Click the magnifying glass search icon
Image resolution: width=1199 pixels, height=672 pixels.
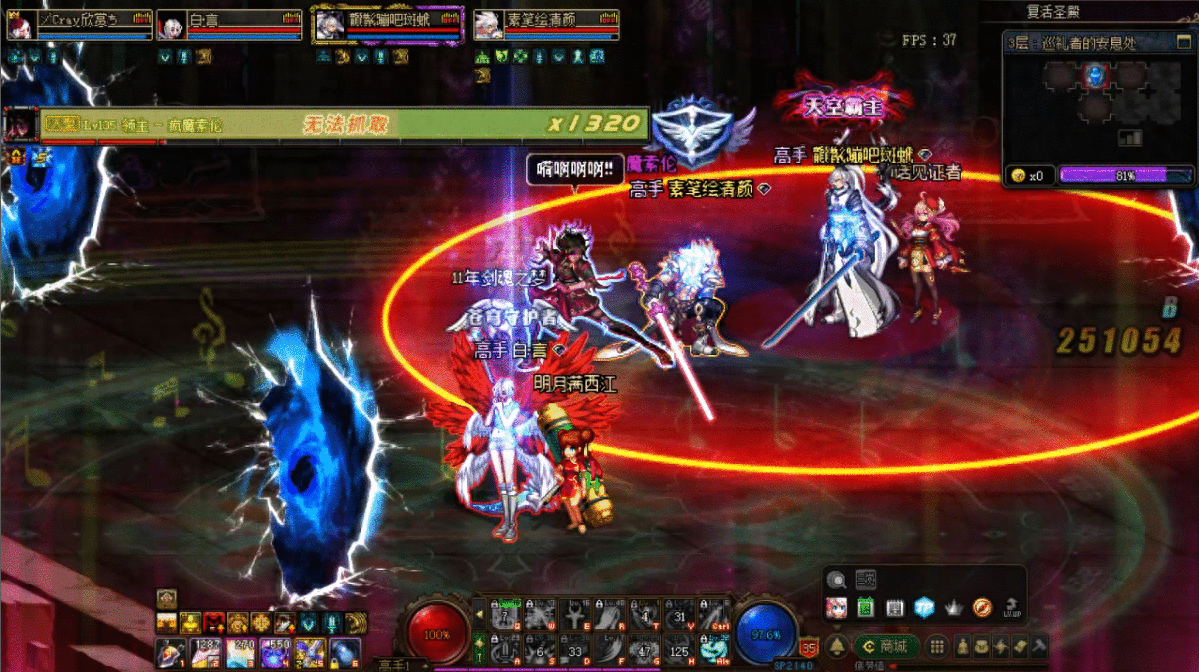click(x=836, y=580)
